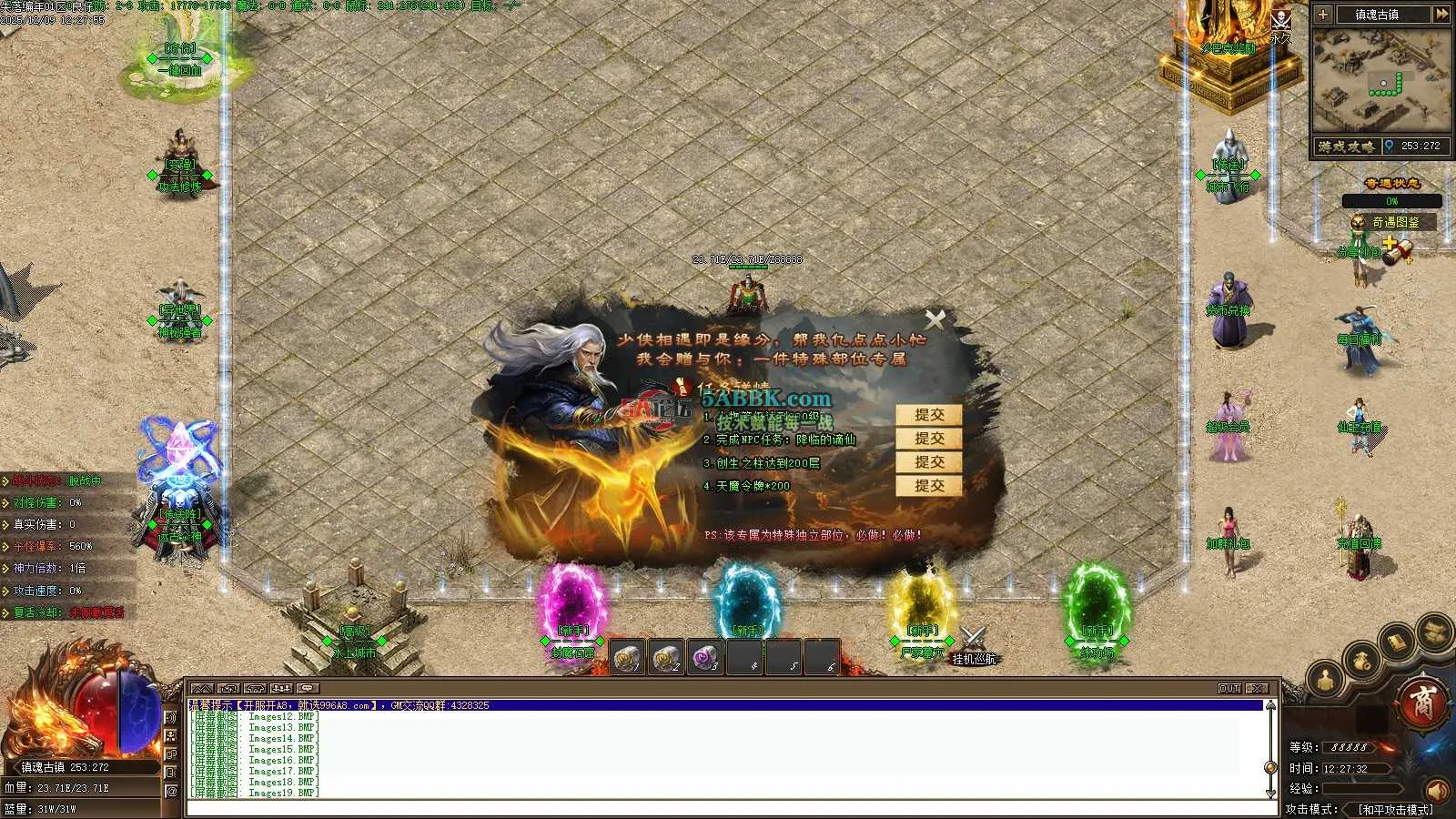Click the OUT button on the chat panel
The width and height of the screenshot is (1456, 819).
[1229, 688]
